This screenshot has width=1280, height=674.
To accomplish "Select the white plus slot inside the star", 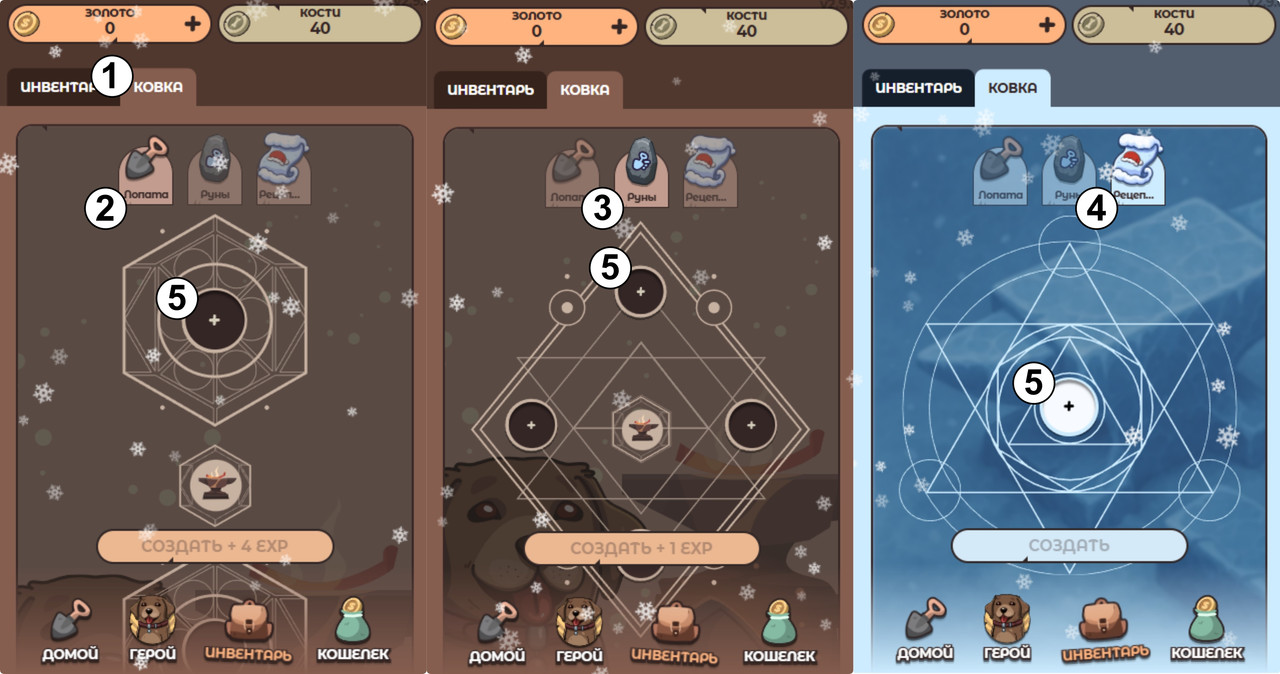I will tap(1069, 407).
